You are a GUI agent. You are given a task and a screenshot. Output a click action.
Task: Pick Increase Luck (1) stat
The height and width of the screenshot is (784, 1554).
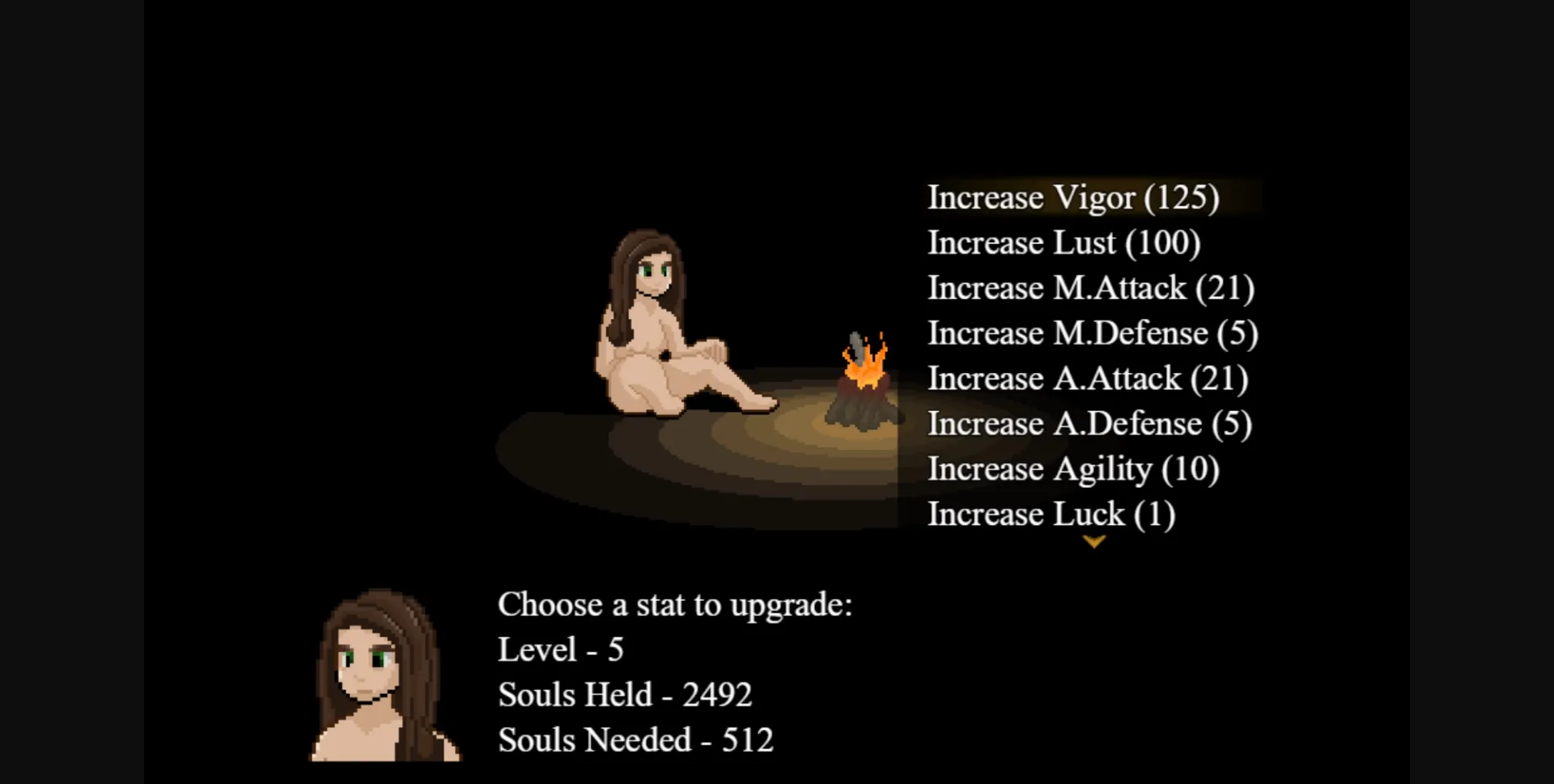[x=1051, y=514]
